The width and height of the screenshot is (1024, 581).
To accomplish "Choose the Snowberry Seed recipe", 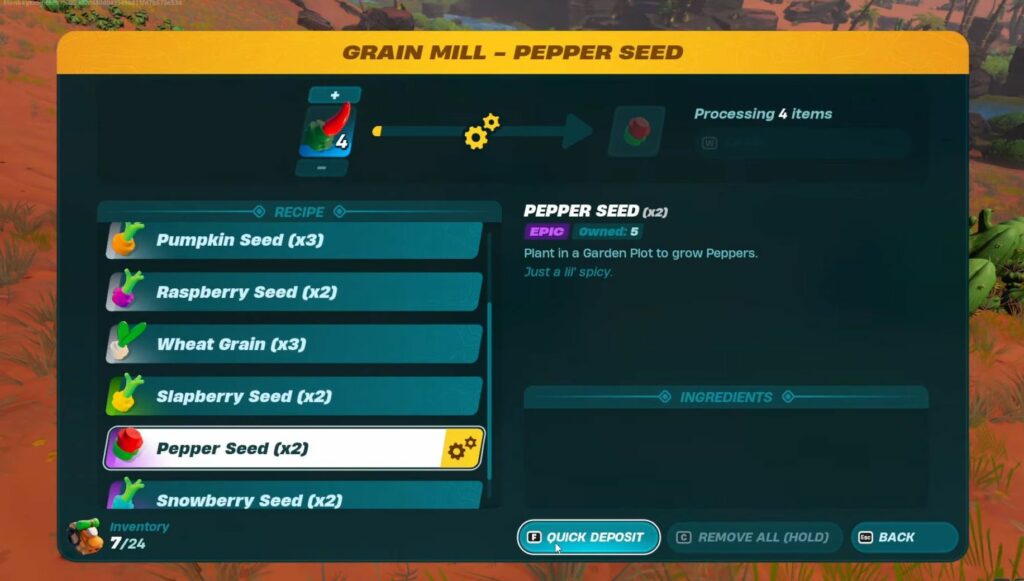I will [x=293, y=498].
